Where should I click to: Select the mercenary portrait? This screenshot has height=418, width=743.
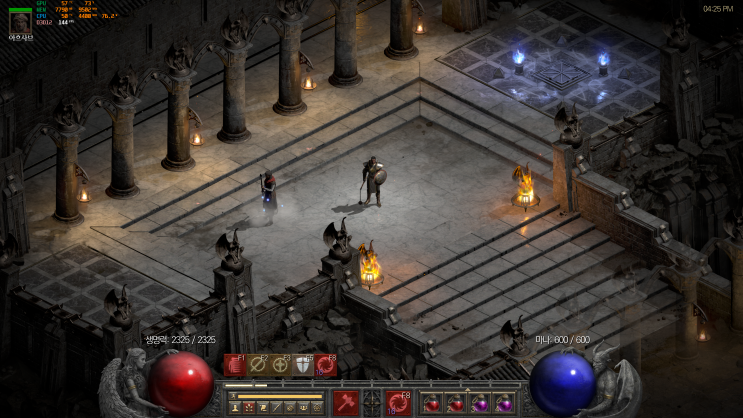(x=19, y=21)
